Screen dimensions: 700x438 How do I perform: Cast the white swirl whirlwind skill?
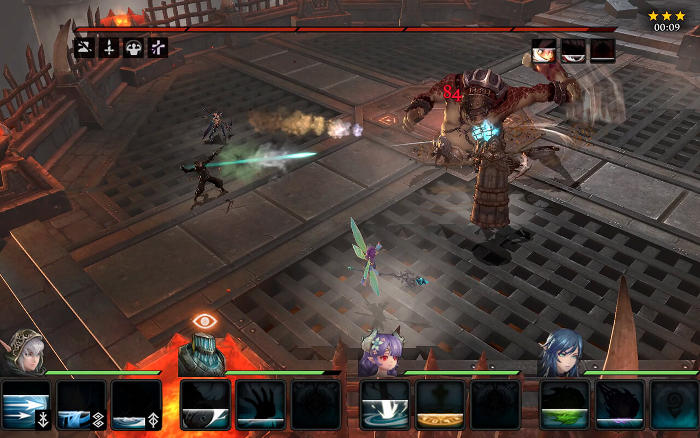tap(384, 405)
